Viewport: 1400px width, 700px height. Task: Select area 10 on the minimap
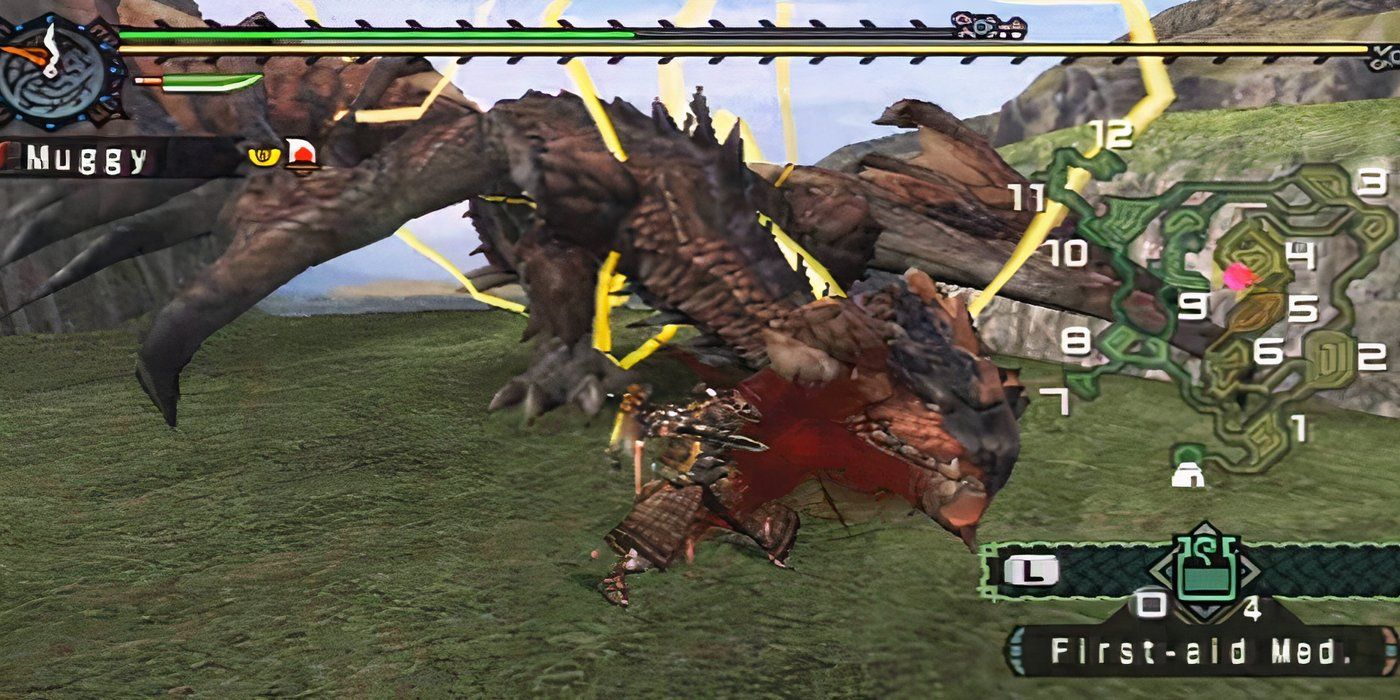pyautogui.click(x=1067, y=252)
